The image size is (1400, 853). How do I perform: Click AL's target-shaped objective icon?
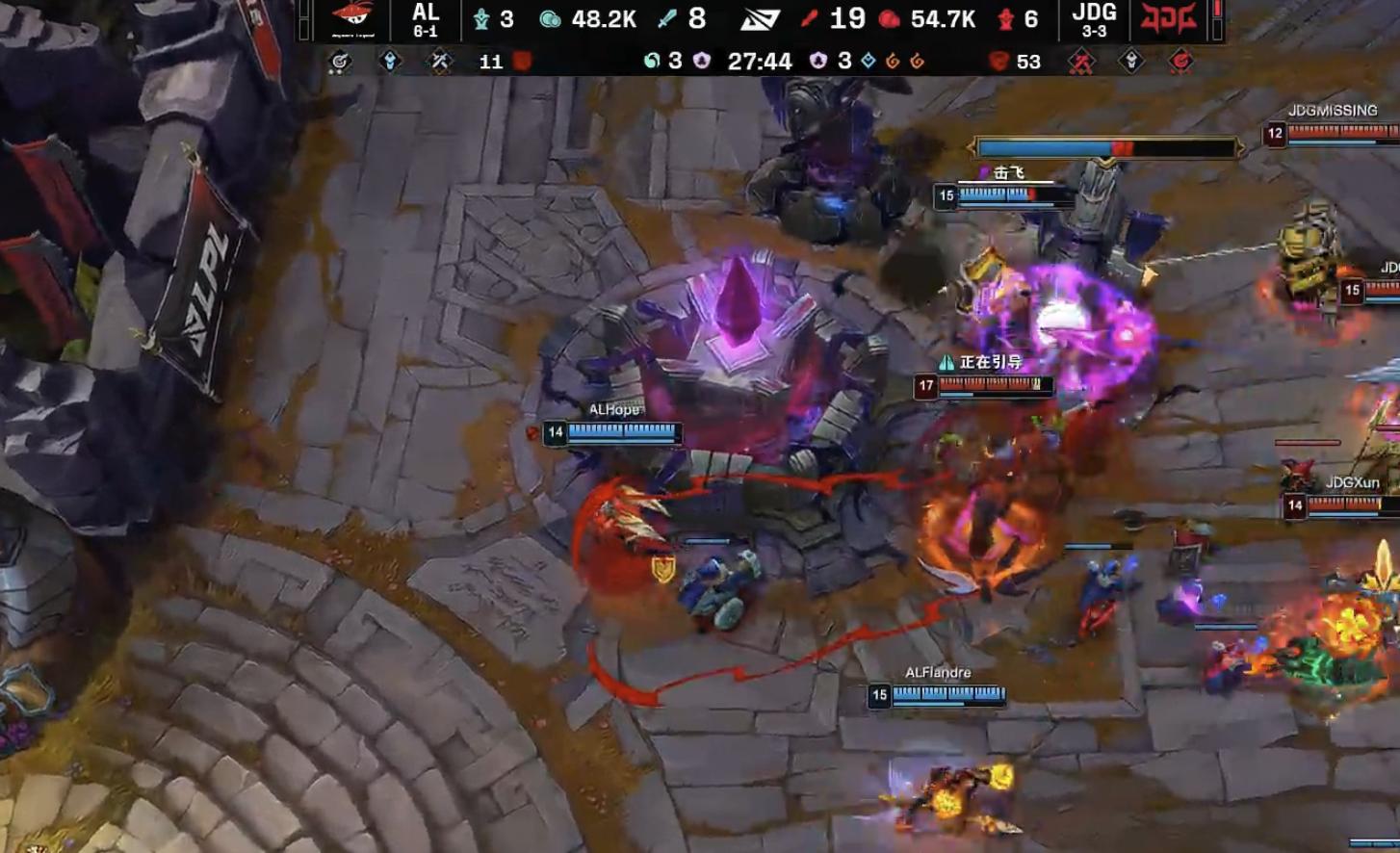339,62
